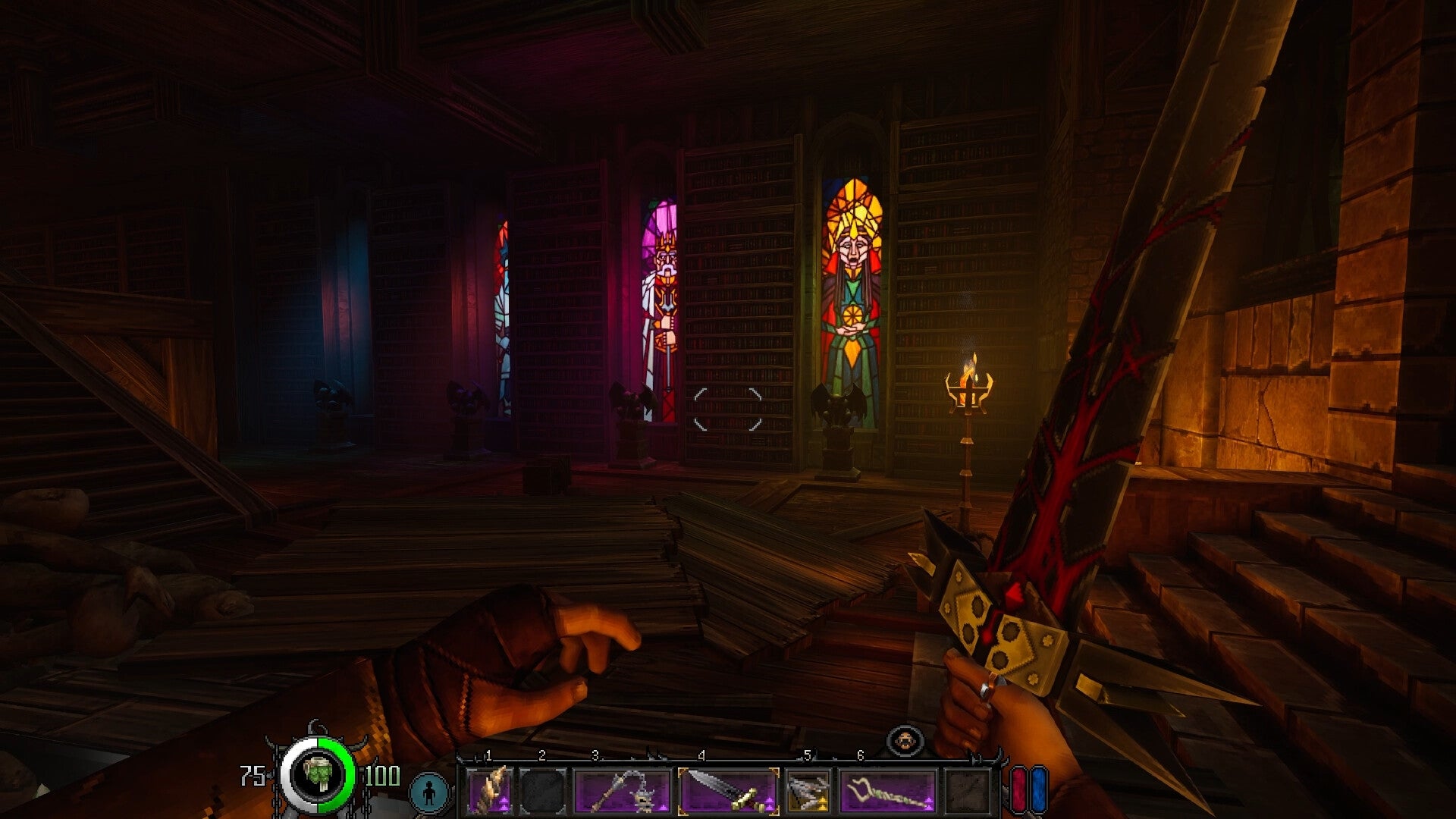Select the clawed gauntlet in hotbar slot 5

tap(809, 790)
